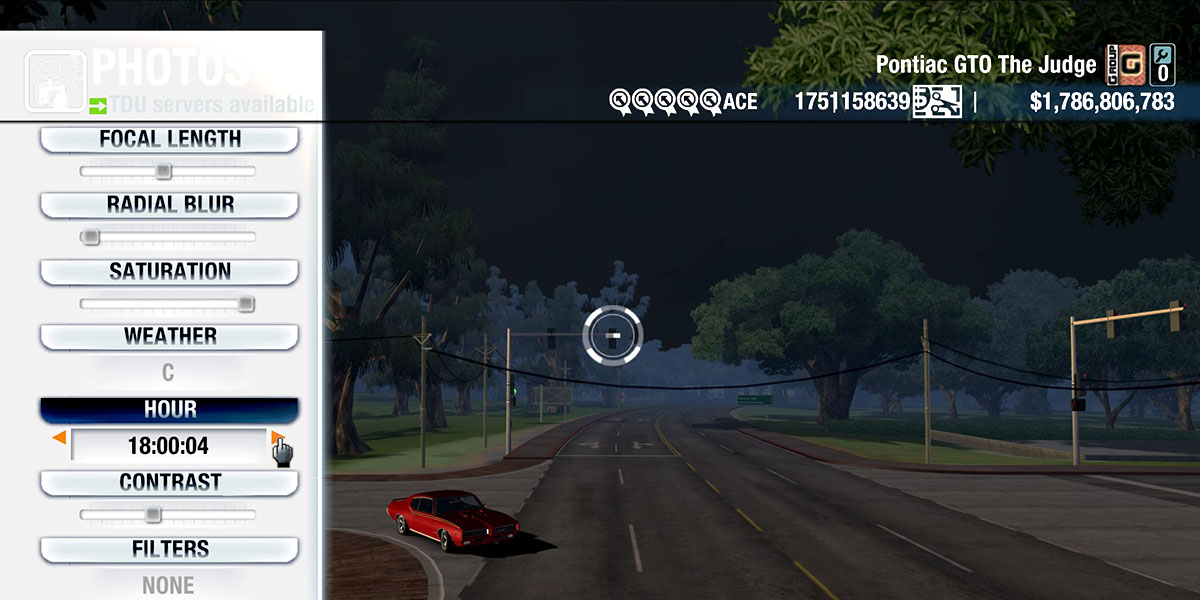Decrease the hour with the left arrow
1200x600 pixels.
[x=60, y=438]
